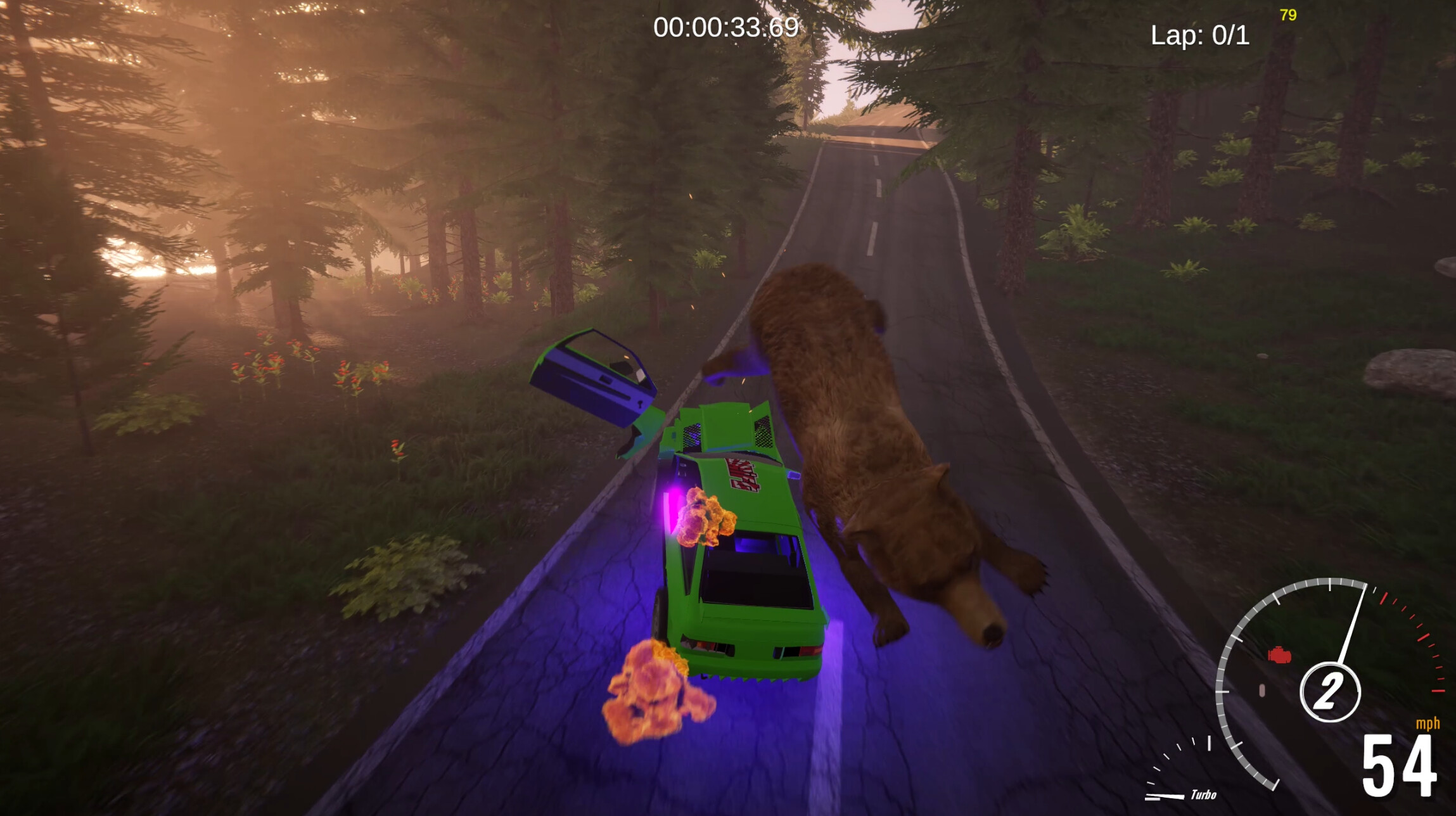Click the Turbo gauge label
The image size is (1456, 816).
(x=1206, y=795)
